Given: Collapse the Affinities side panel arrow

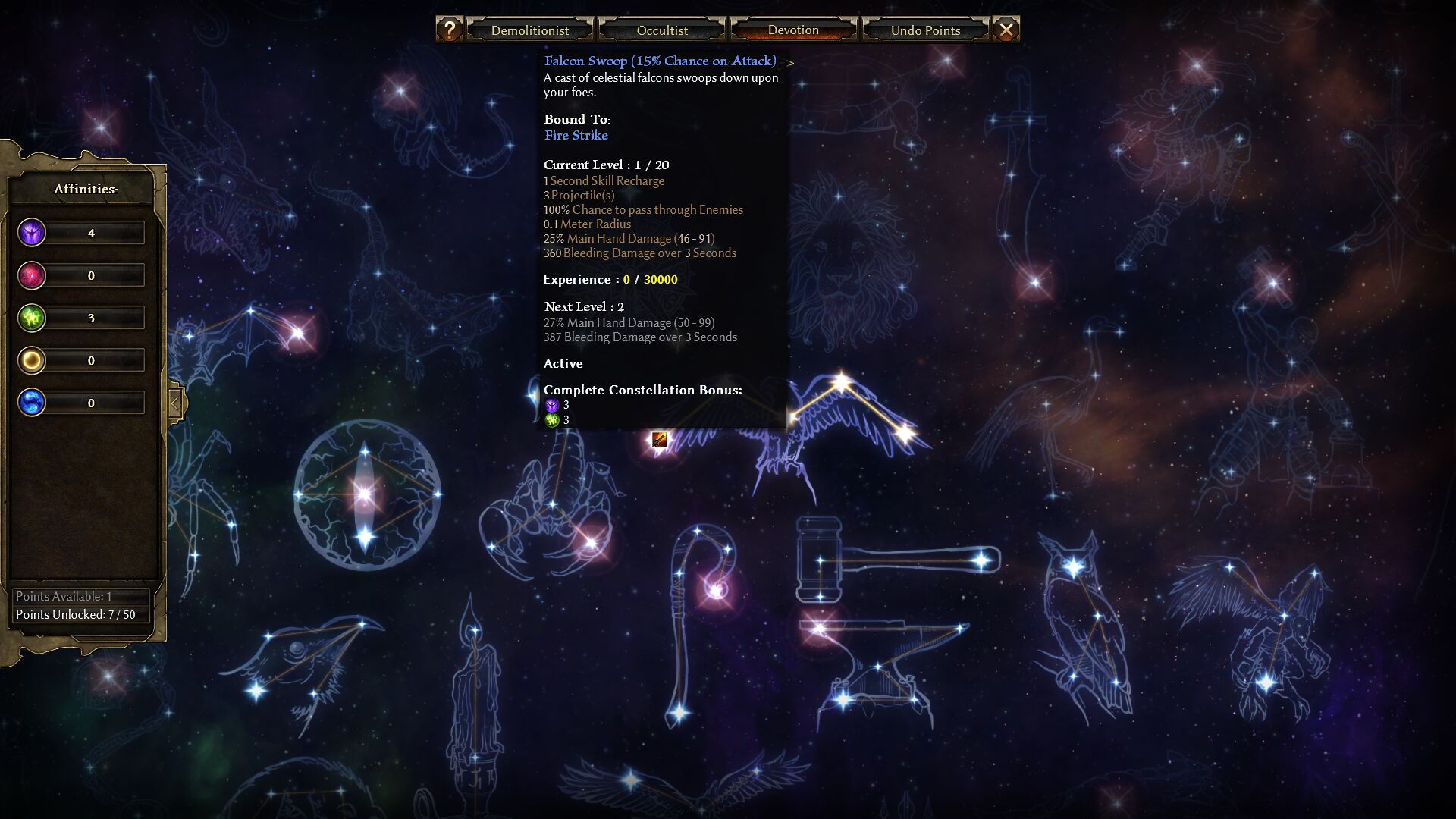Looking at the screenshot, I should tap(175, 403).
